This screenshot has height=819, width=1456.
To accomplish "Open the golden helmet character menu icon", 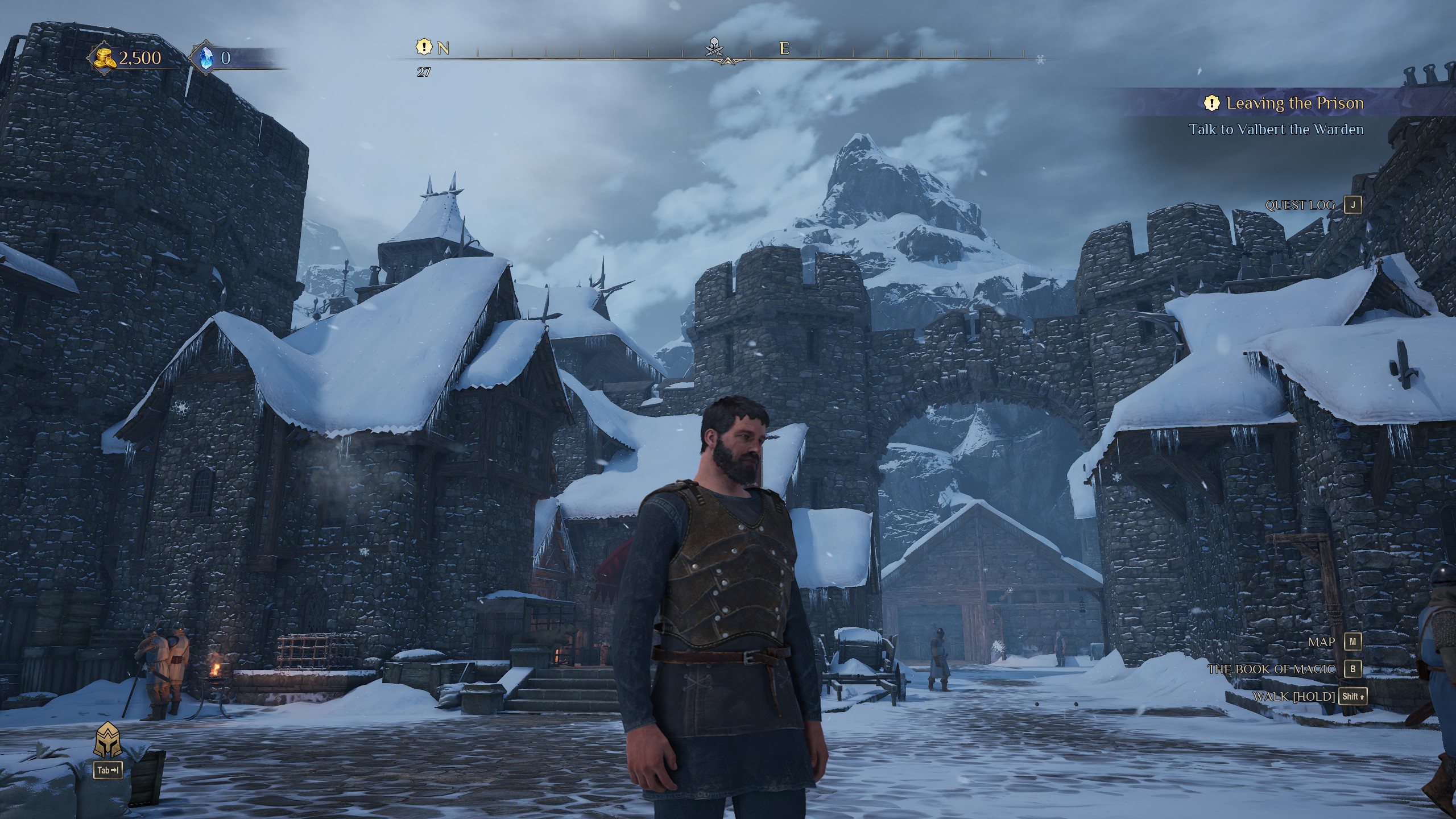I will click(107, 740).
